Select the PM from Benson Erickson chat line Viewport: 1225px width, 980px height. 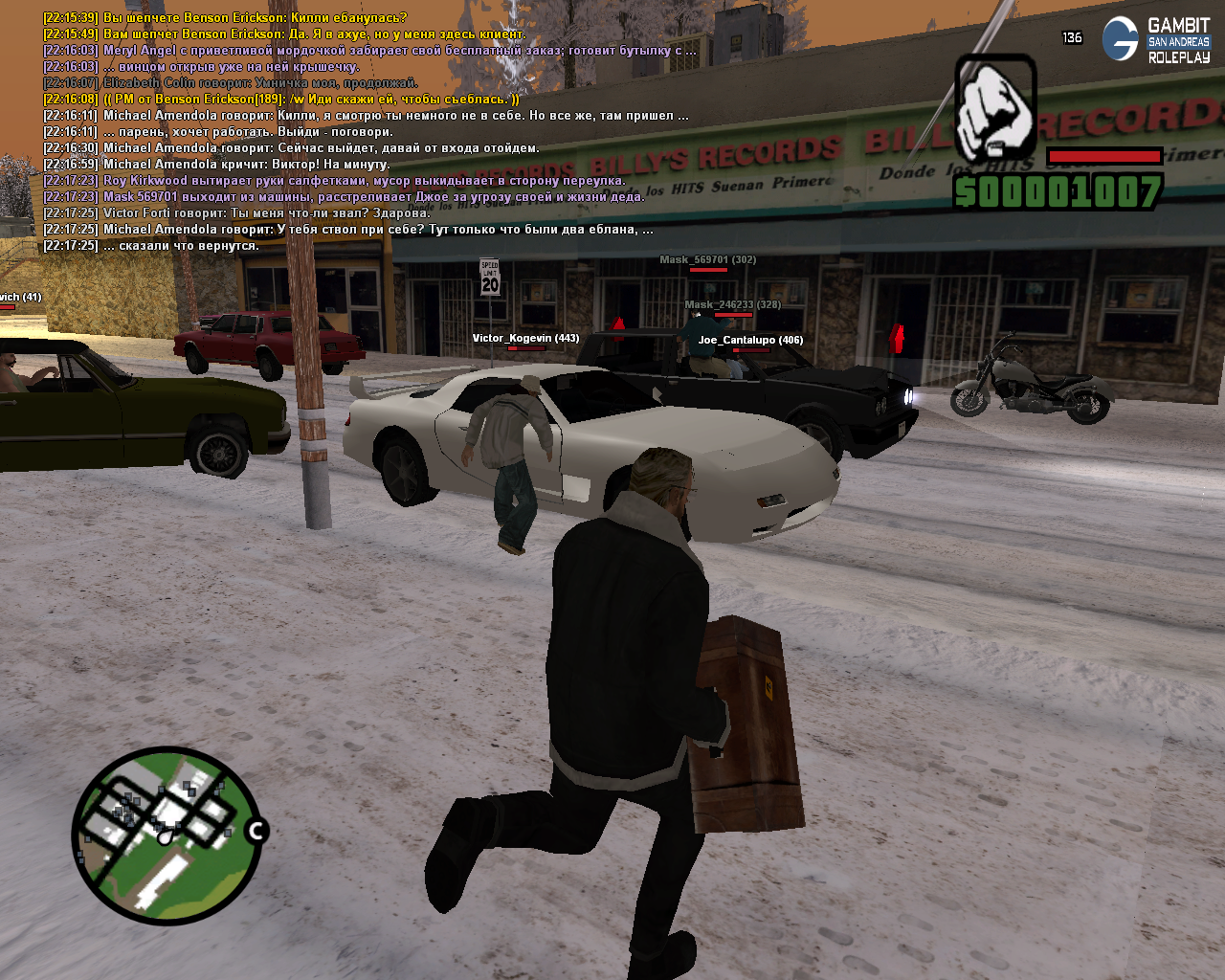[281, 99]
